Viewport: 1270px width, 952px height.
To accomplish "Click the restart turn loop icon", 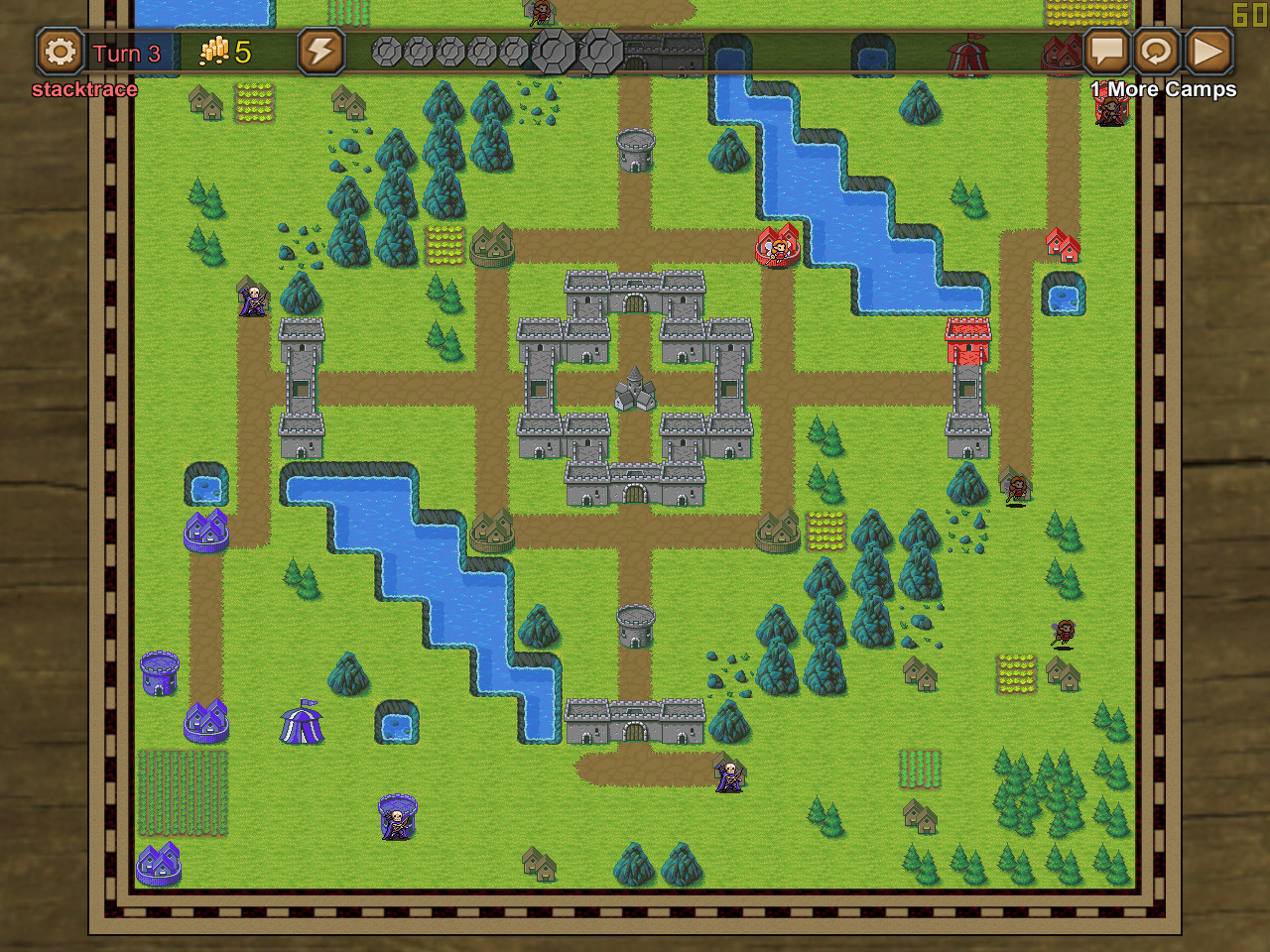I will (x=1157, y=50).
